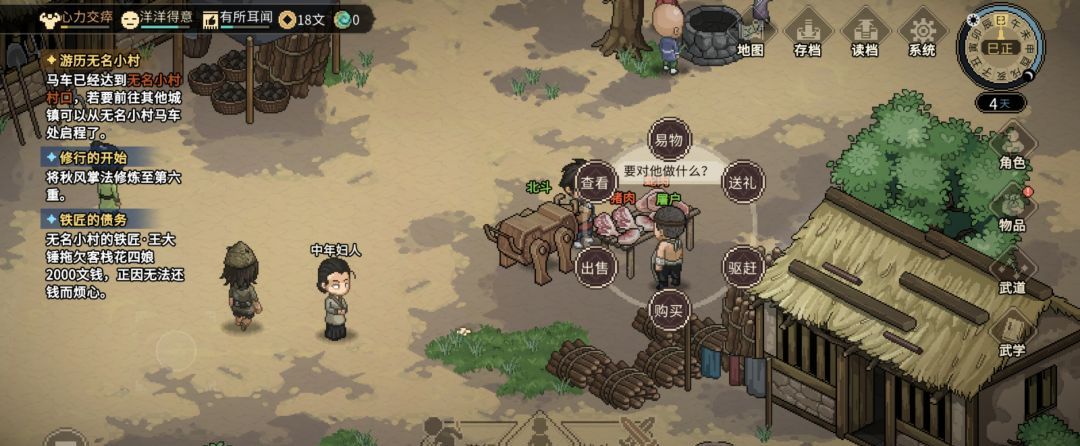Viewport: 1080px width, 446px height.
Task: Select the 驱赶 (drive away) option
Action: click(x=742, y=266)
